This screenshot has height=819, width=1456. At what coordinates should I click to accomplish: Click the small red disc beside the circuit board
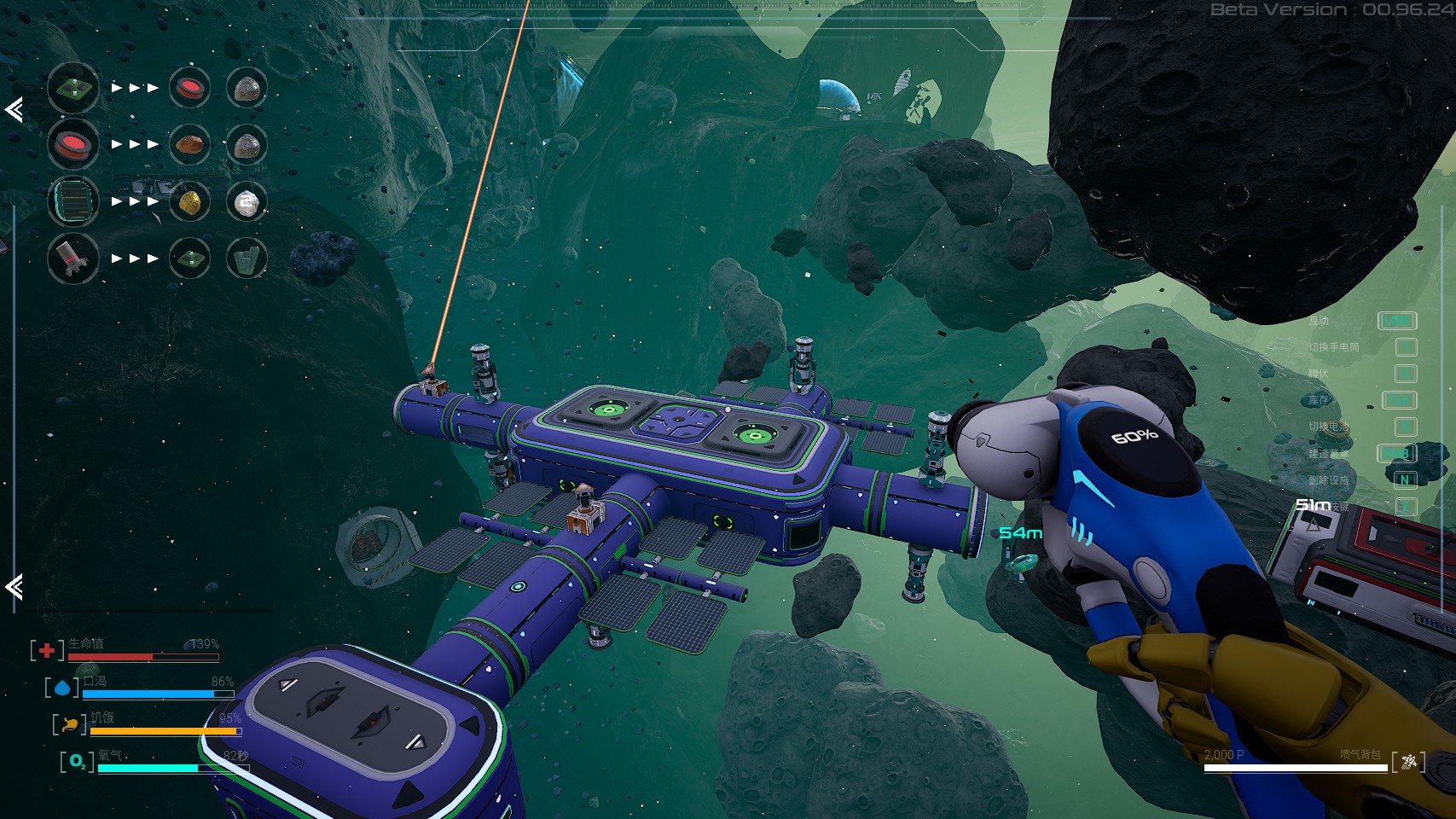click(189, 88)
